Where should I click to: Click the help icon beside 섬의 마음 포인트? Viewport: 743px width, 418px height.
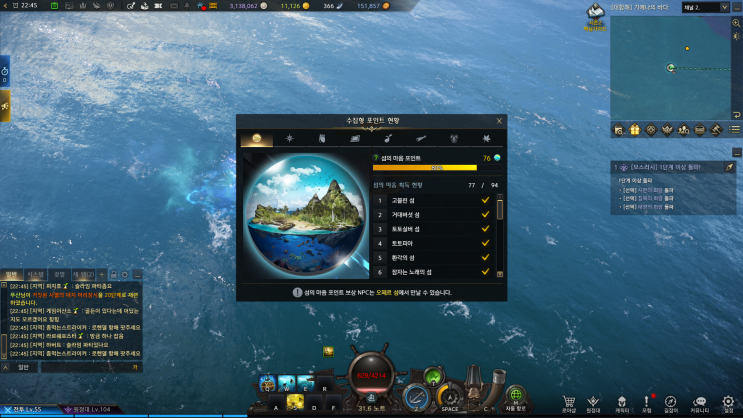click(x=376, y=158)
